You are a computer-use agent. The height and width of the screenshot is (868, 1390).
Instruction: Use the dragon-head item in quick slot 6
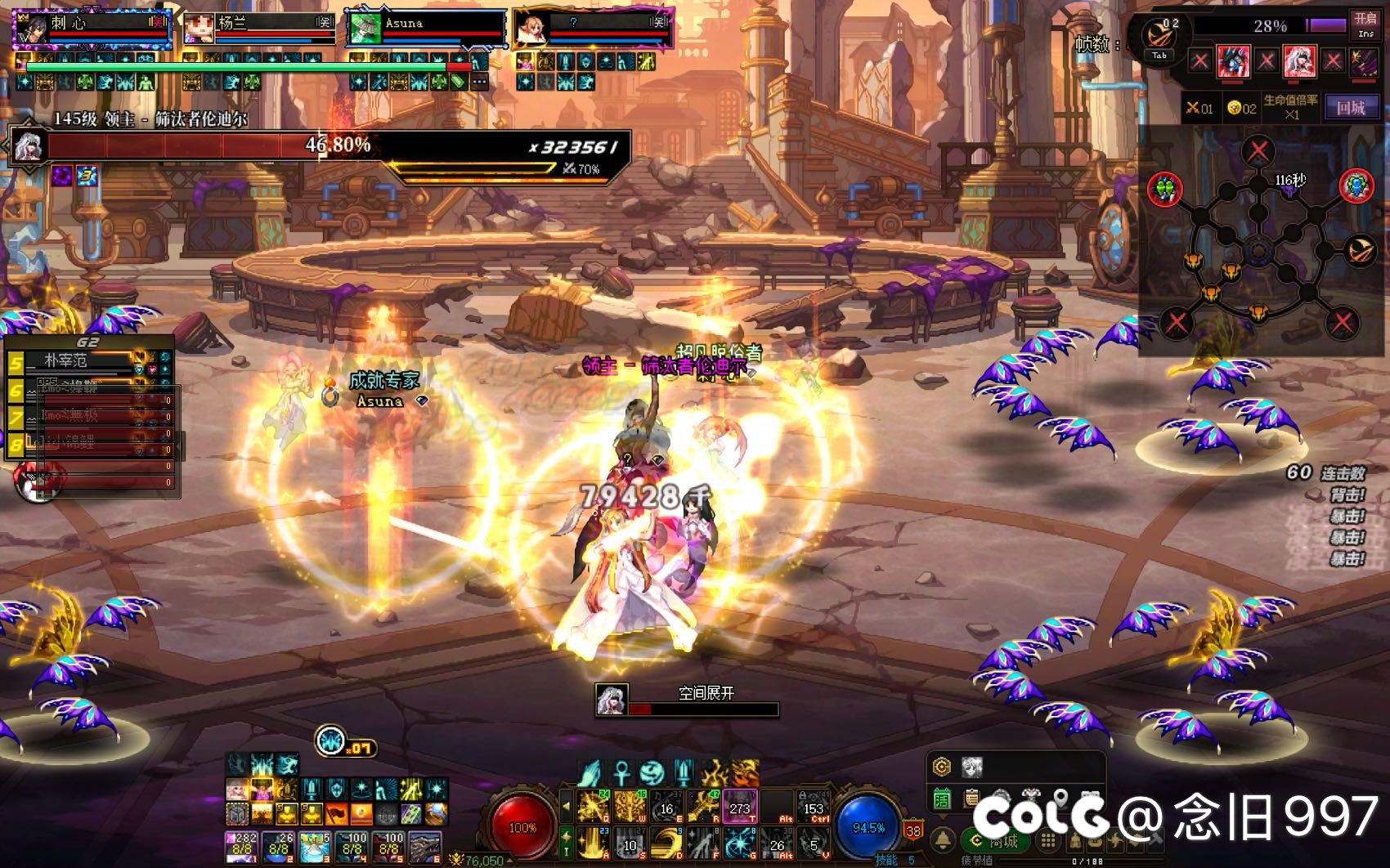[424, 848]
